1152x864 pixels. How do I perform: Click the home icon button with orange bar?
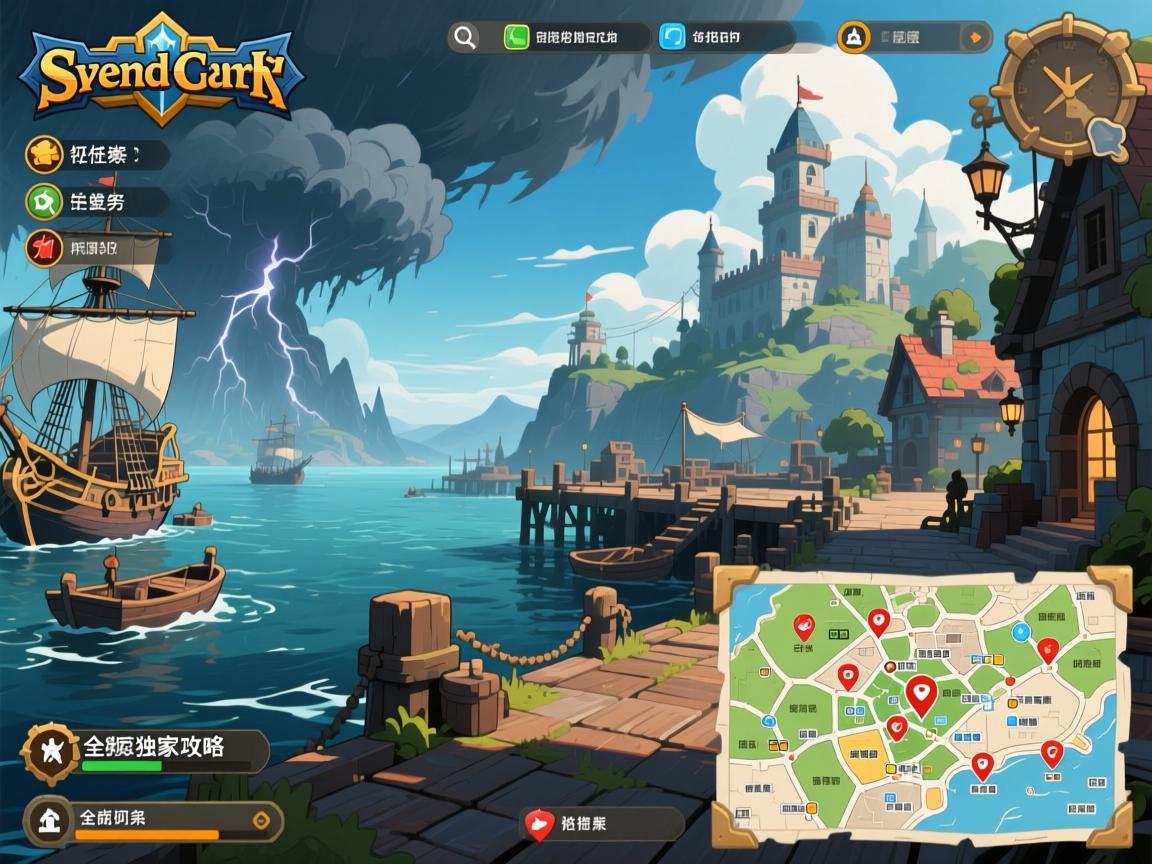48,820
